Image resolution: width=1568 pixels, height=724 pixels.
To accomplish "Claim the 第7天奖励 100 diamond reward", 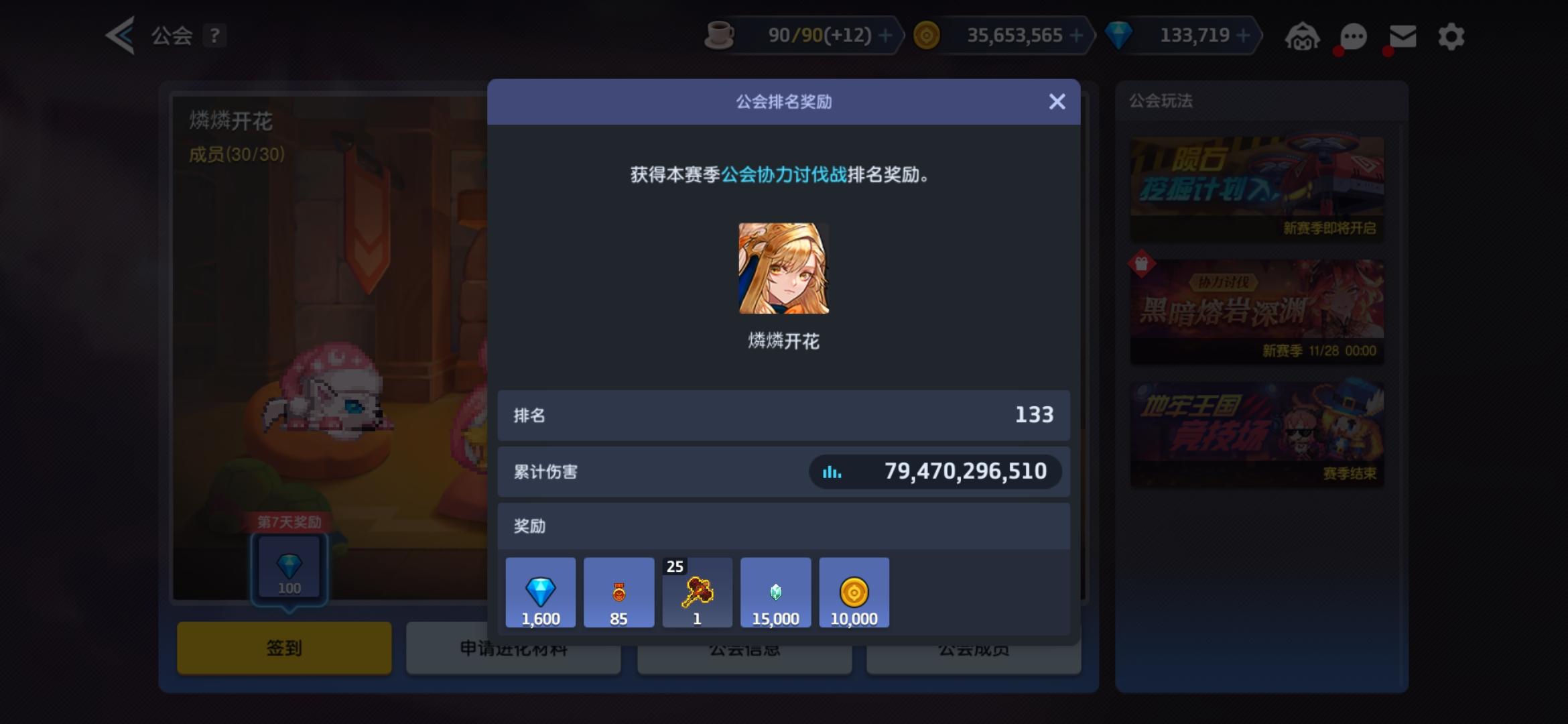I will 289,568.
